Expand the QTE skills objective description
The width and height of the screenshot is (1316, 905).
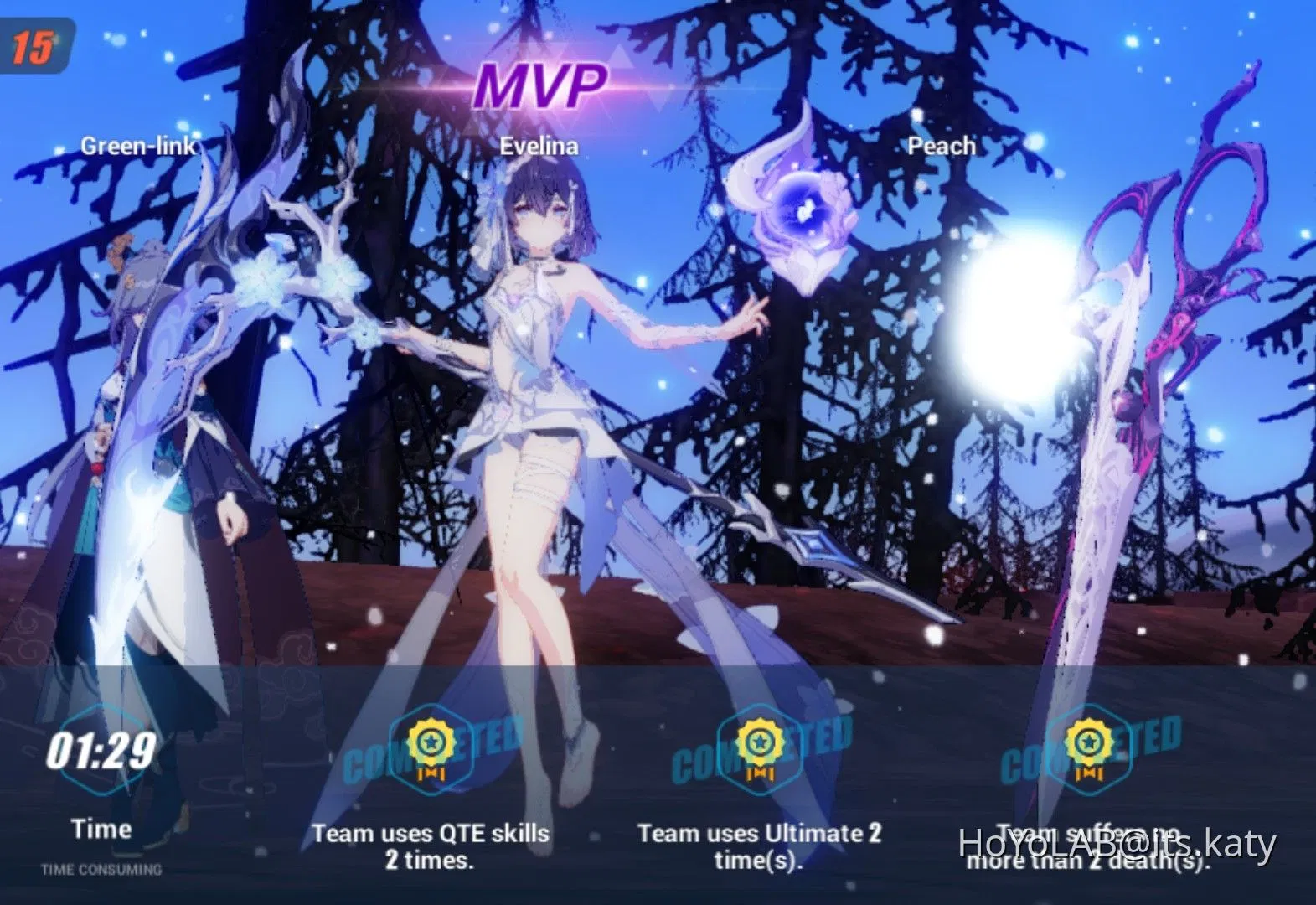click(x=431, y=846)
